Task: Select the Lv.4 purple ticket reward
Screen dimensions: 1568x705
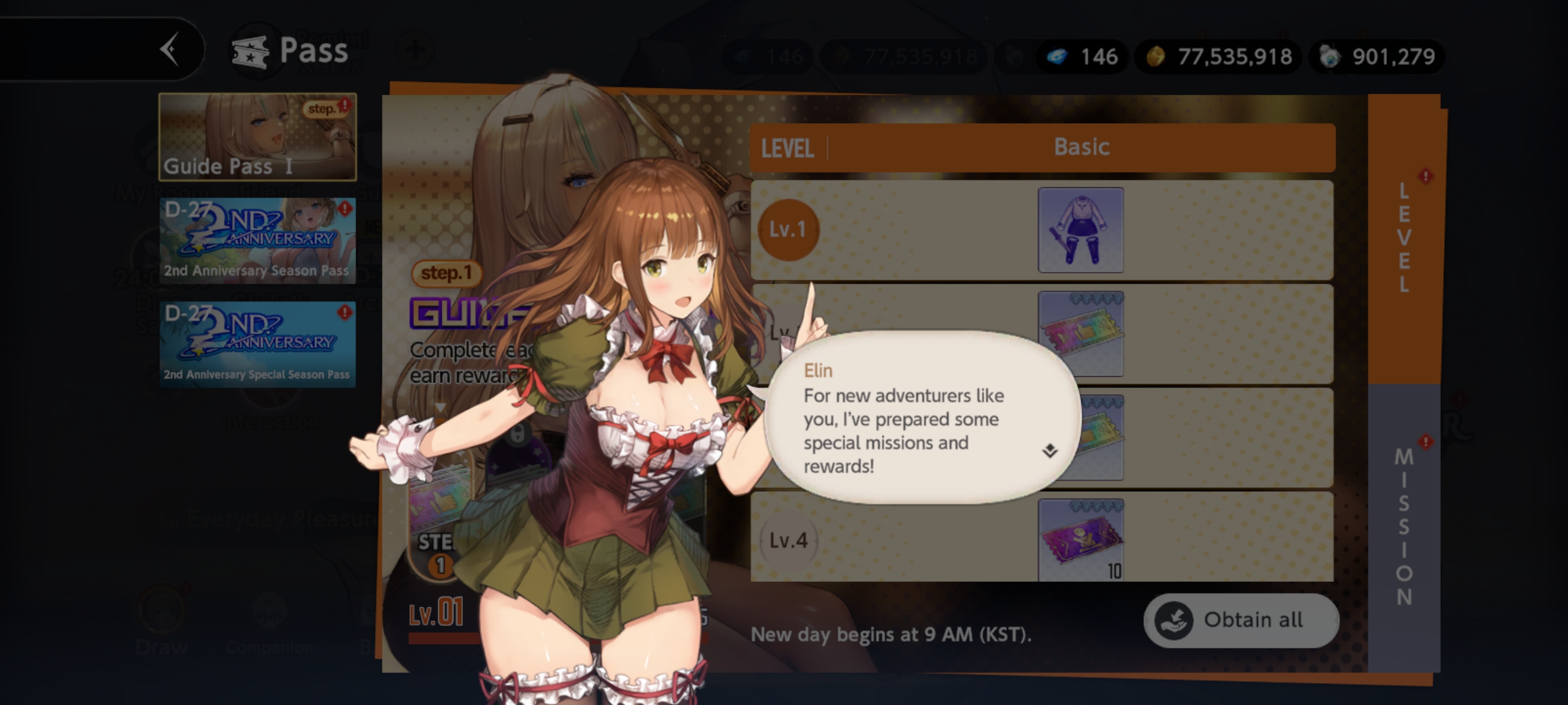Action: click(1081, 540)
